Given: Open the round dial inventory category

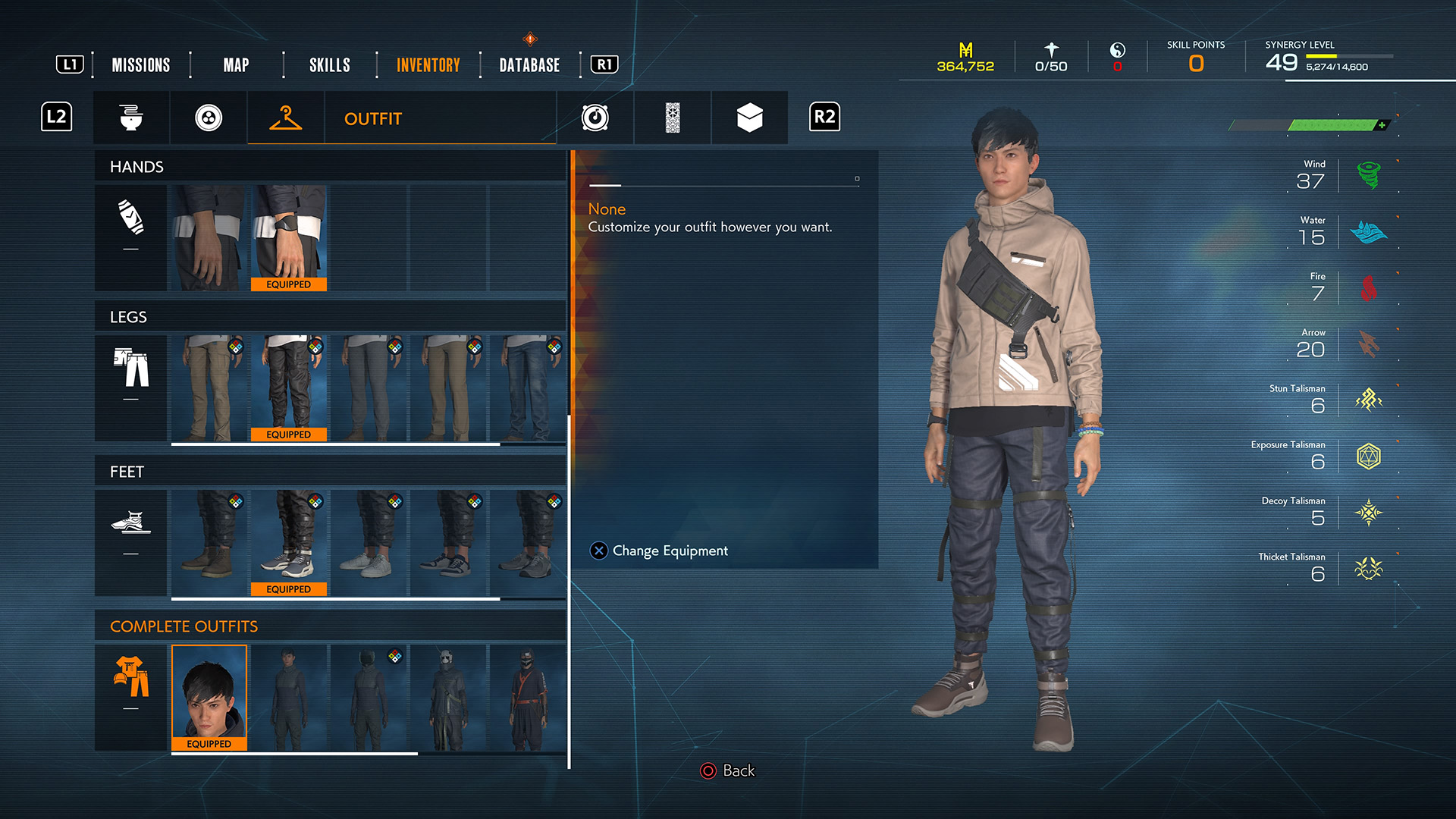Looking at the screenshot, I should coord(595,118).
